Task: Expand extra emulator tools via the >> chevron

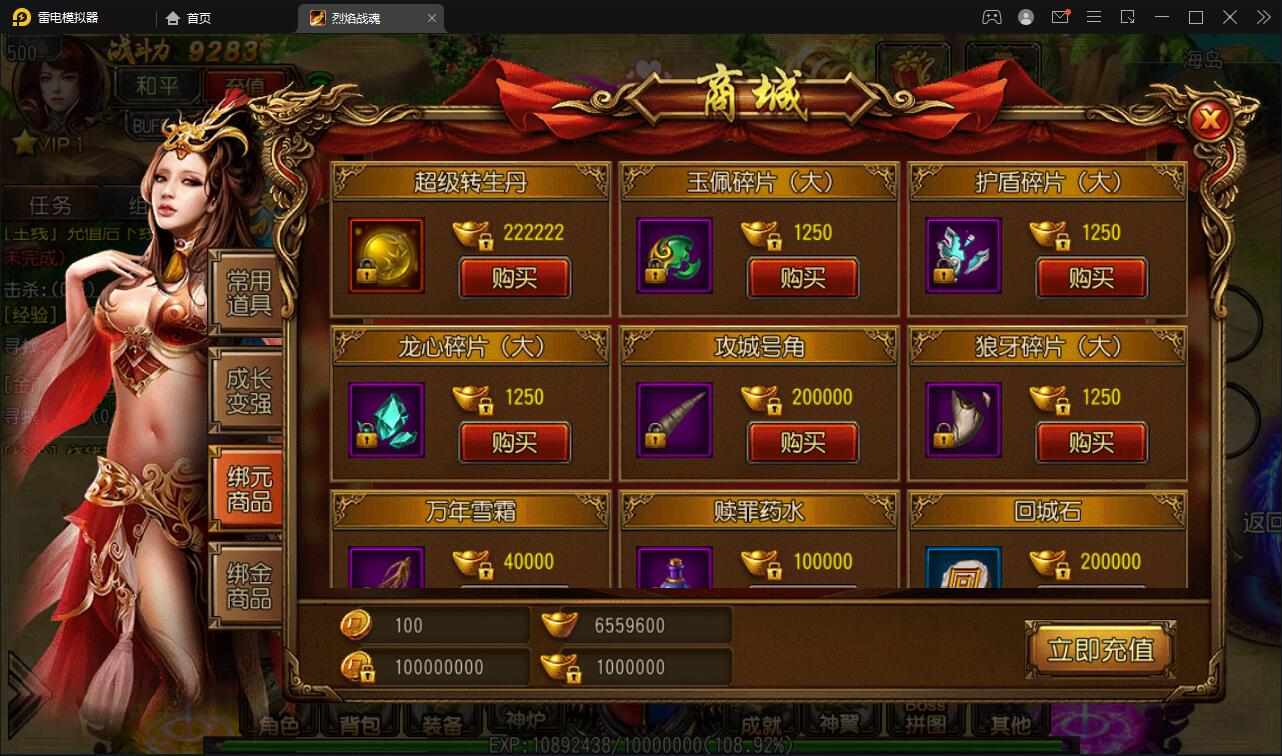Action: (1263, 17)
